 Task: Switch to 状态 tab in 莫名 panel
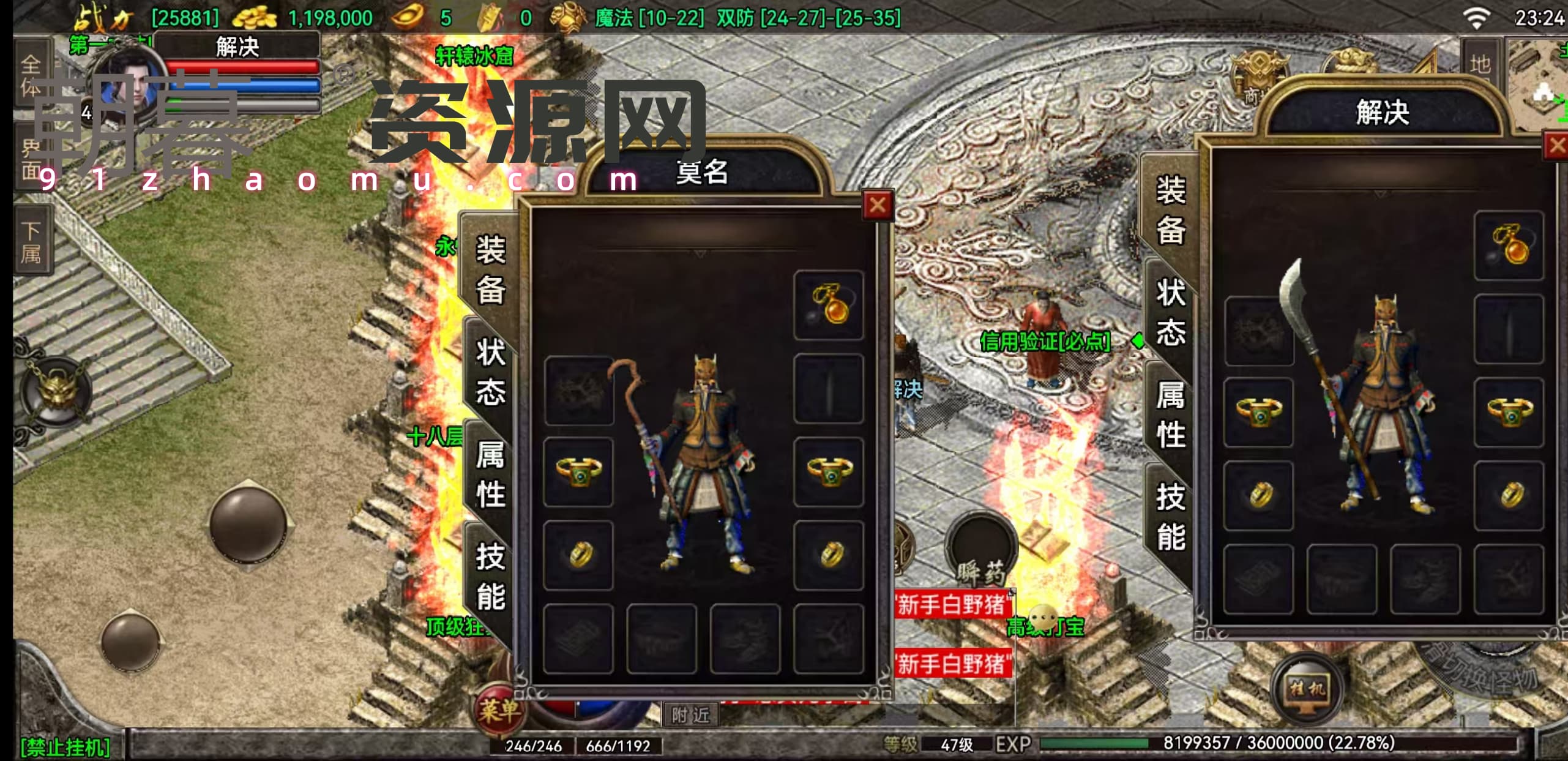point(490,372)
